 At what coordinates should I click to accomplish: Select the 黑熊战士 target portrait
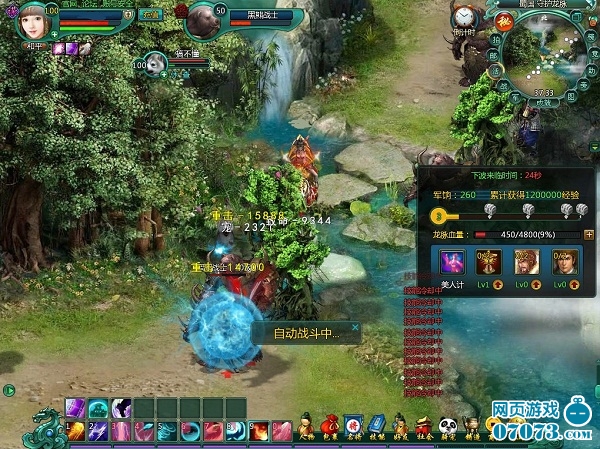pos(204,18)
